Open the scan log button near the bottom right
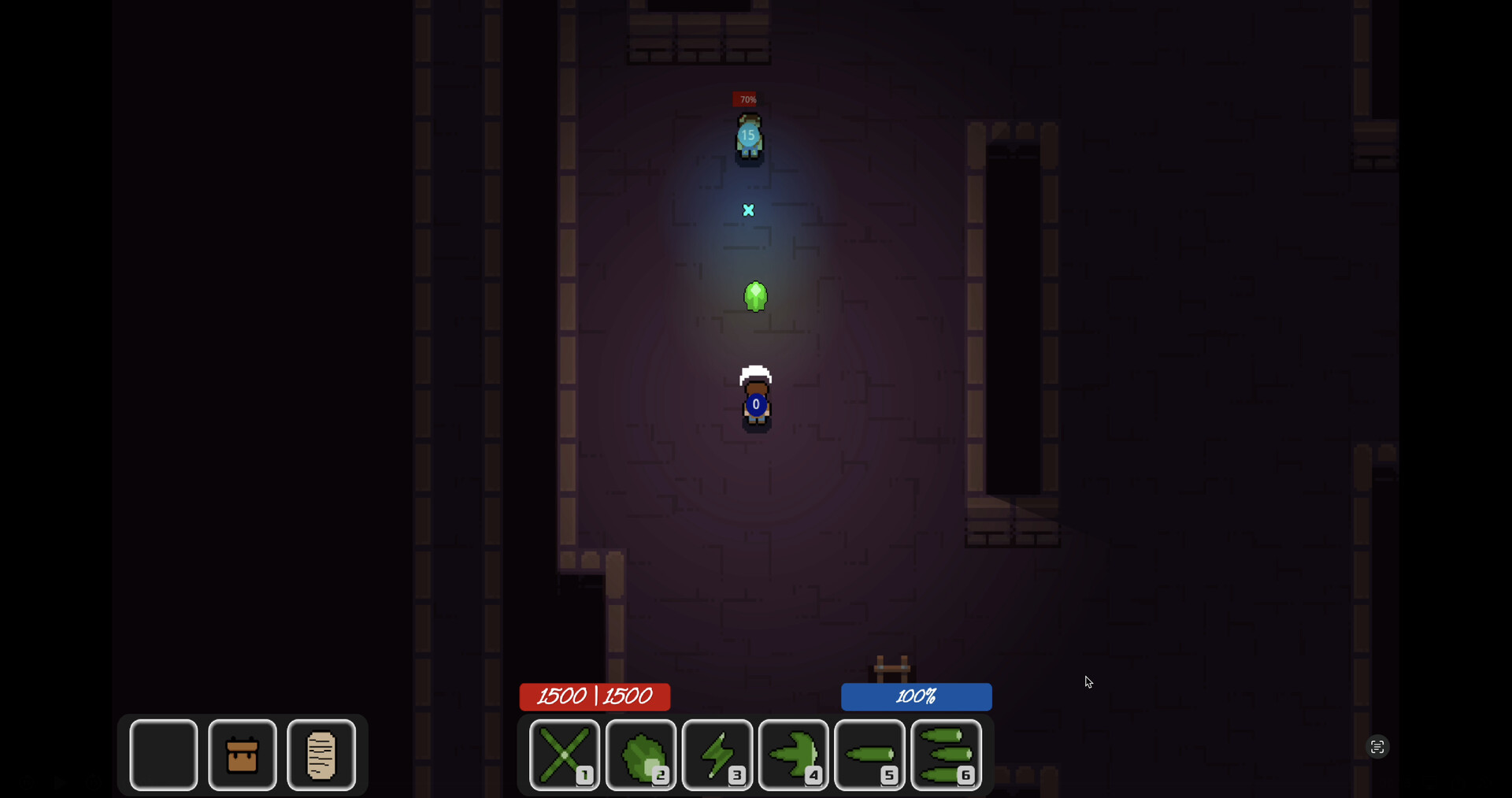The image size is (1512, 798). coord(1377,746)
